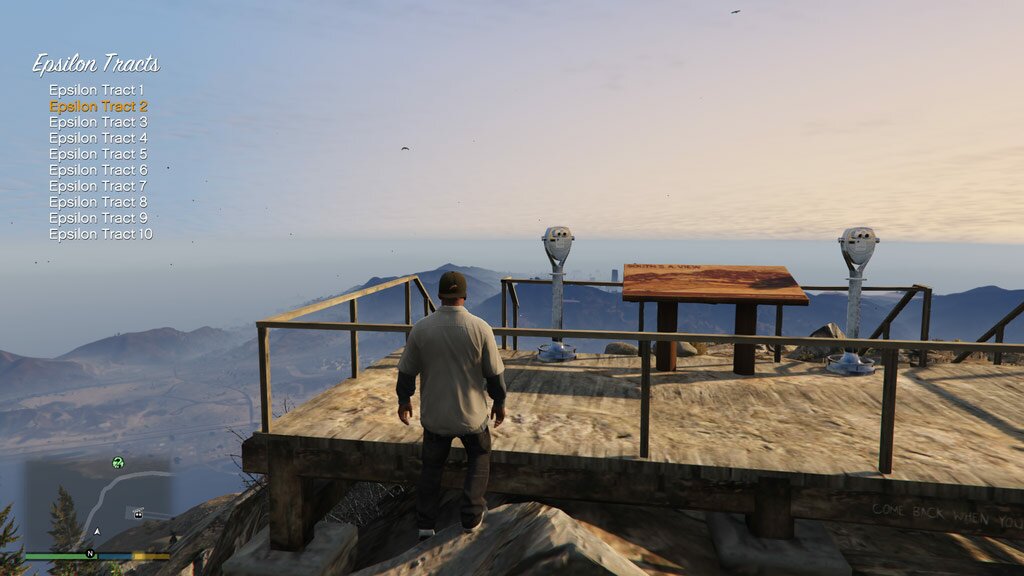Screen dimensions: 1024x576
Task: Pick Epsilon Tract 3 in the menu
Action: (98, 122)
